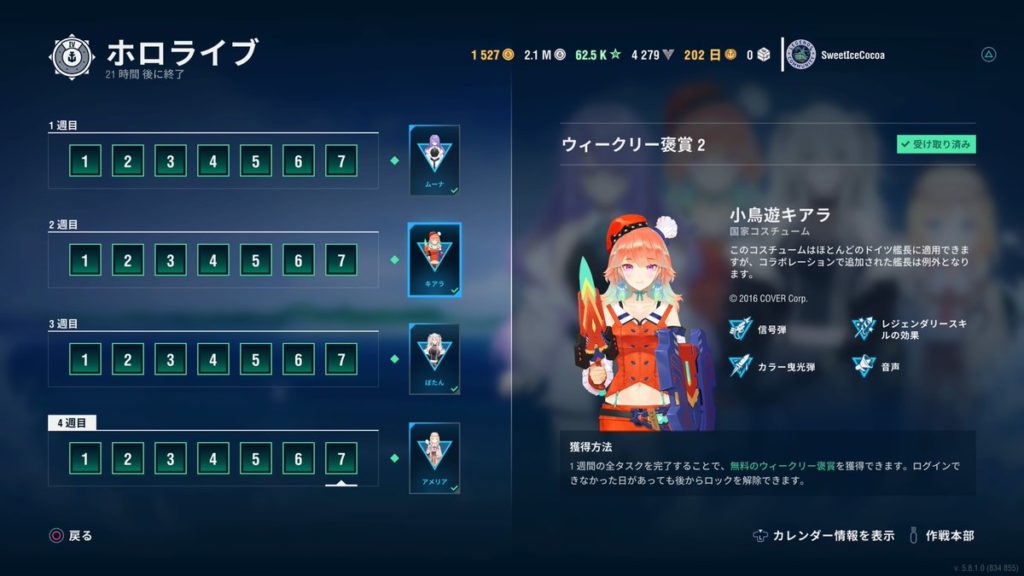Select the Moona week 1 reward card
The height and width of the screenshot is (576, 1024).
(x=434, y=160)
